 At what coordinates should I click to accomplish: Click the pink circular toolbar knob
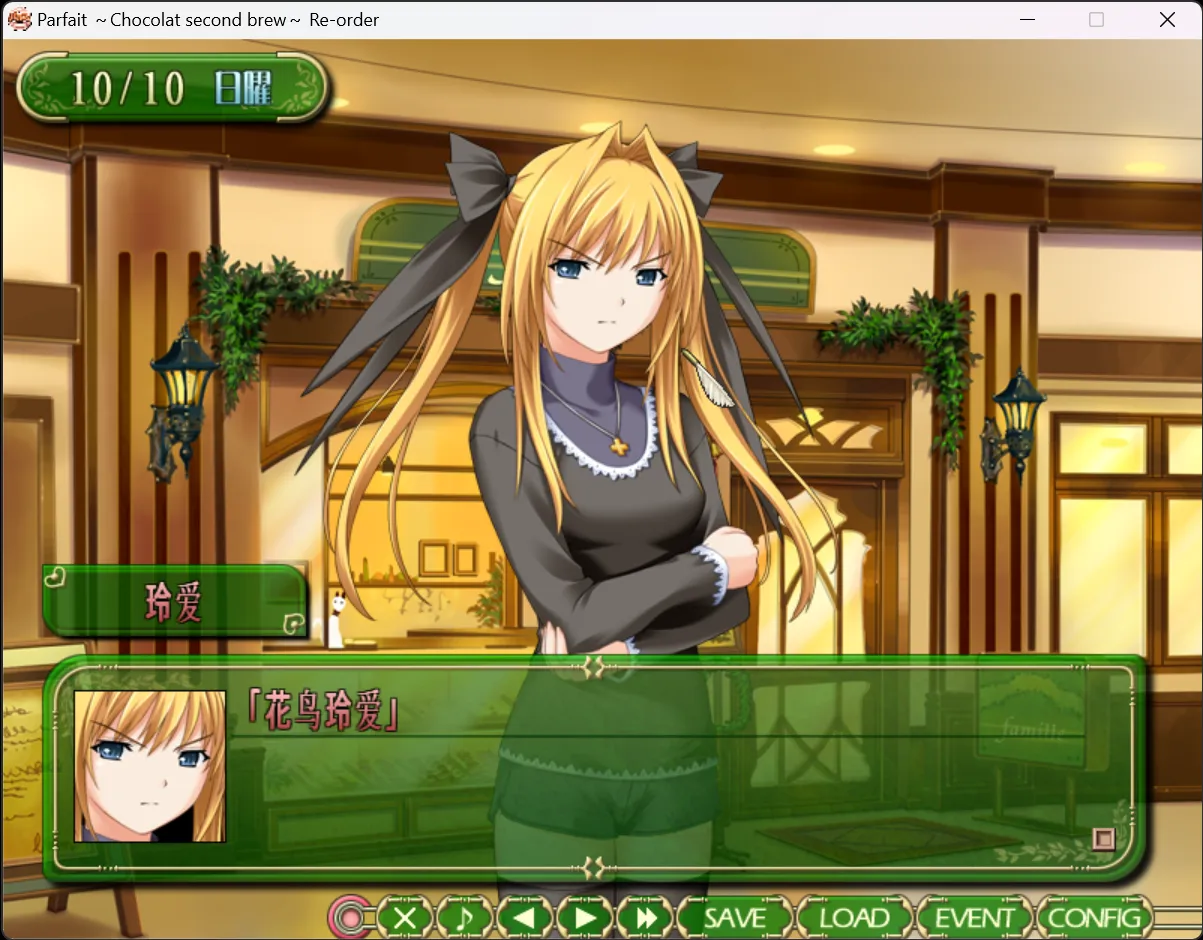tap(349, 917)
